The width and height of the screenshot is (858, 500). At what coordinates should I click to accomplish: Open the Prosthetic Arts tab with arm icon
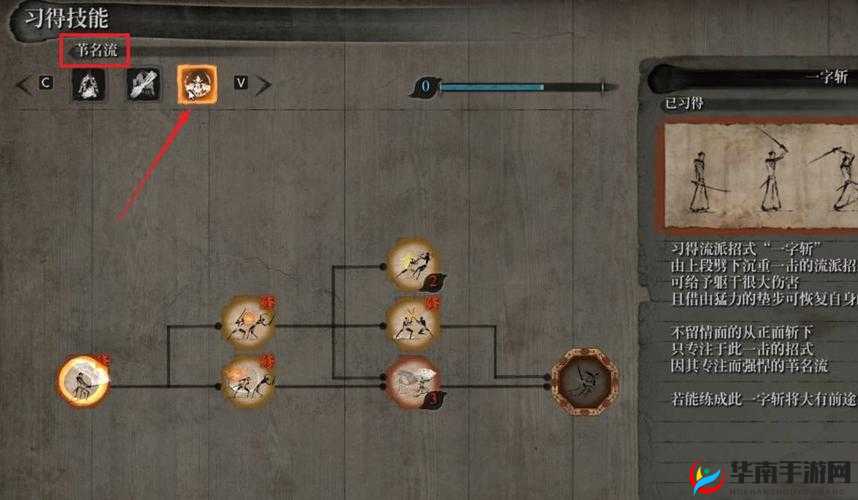pos(143,84)
